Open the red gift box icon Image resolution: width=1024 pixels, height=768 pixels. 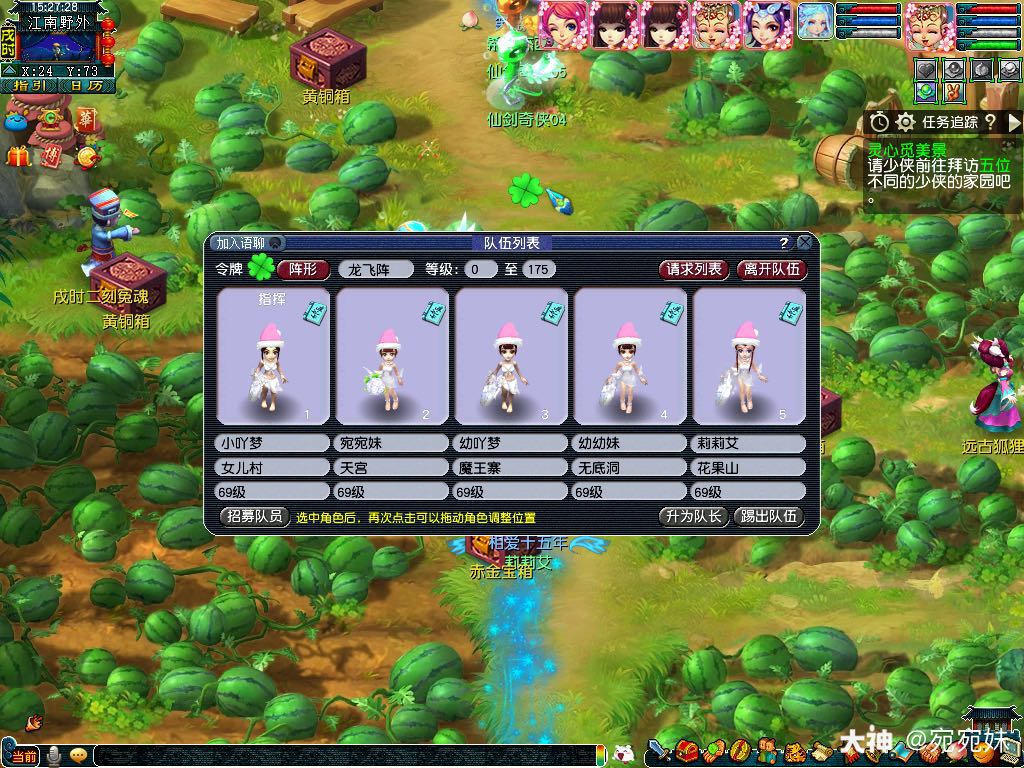(18, 156)
